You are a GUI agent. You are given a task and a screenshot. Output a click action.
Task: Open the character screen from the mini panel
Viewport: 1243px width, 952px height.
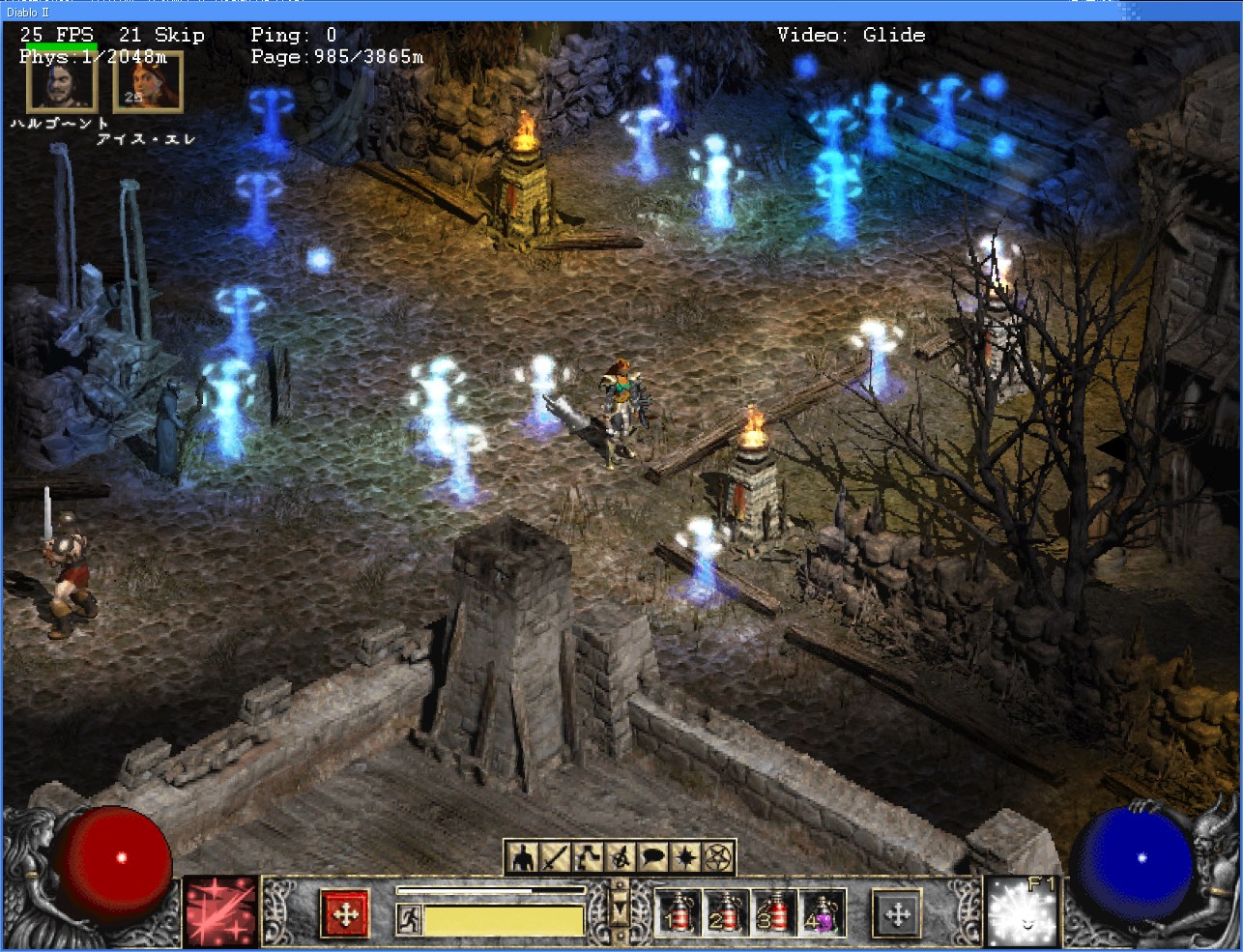pos(523,857)
